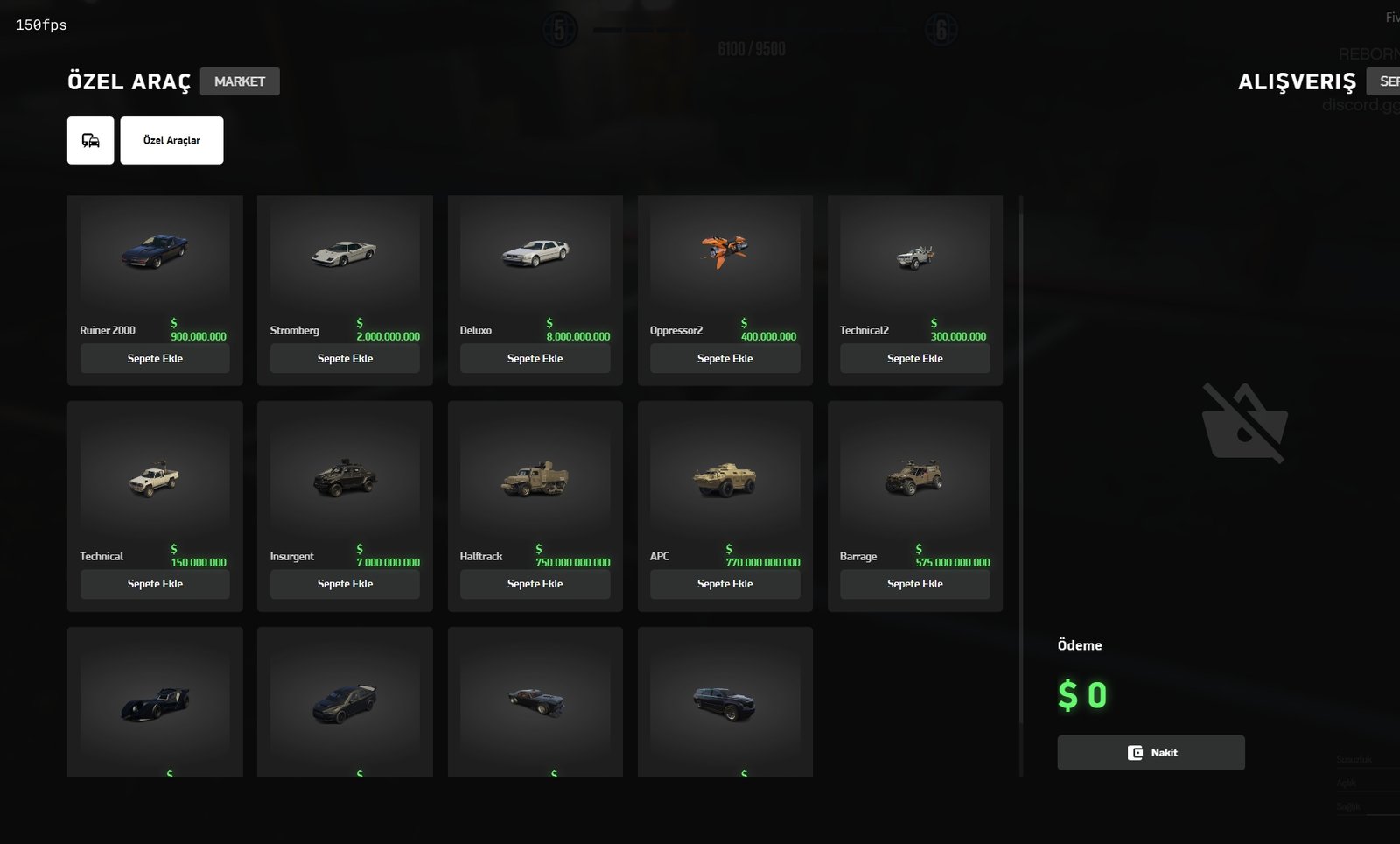Viewport: 1400px width, 844px height.
Task: Open the MARKET label button
Action: tap(240, 81)
